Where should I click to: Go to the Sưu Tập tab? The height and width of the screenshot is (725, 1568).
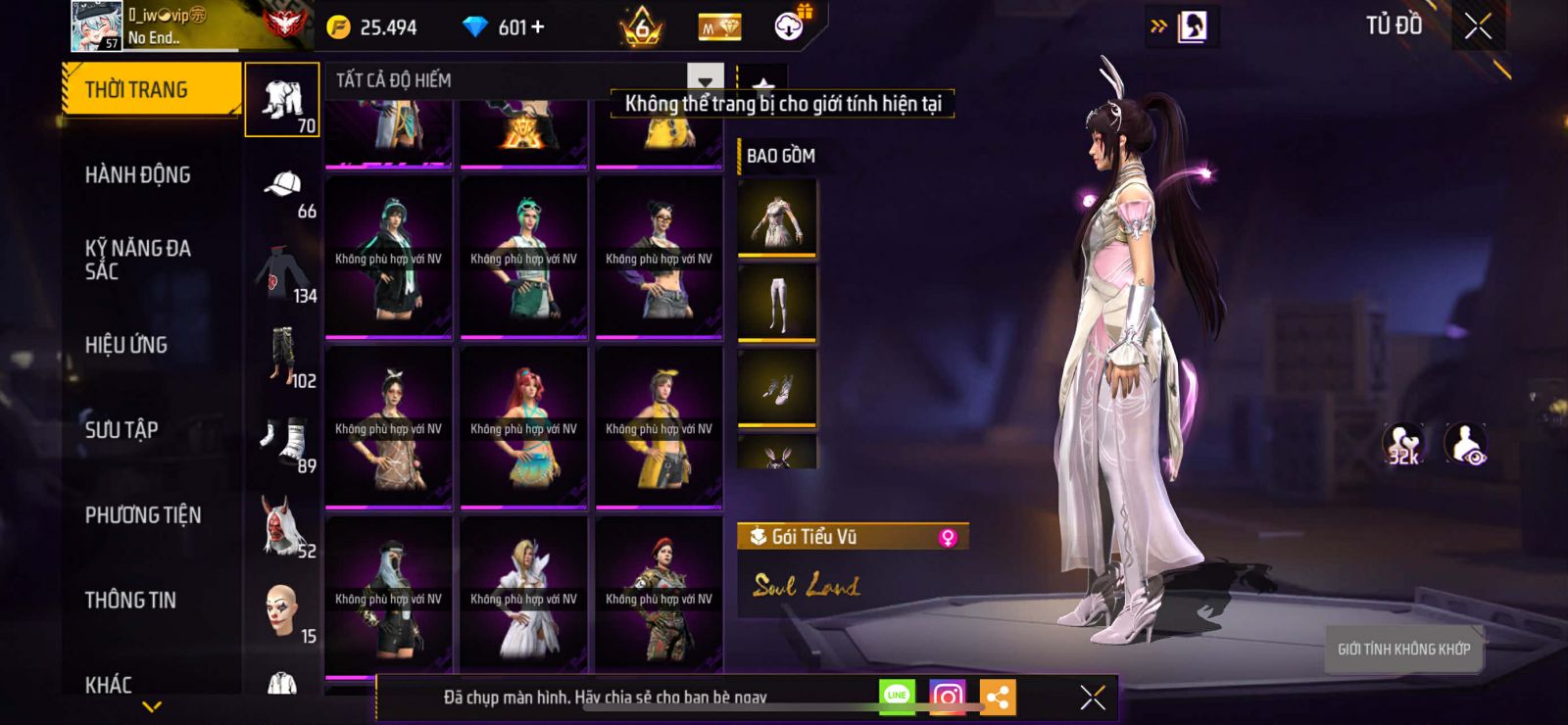[122, 430]
